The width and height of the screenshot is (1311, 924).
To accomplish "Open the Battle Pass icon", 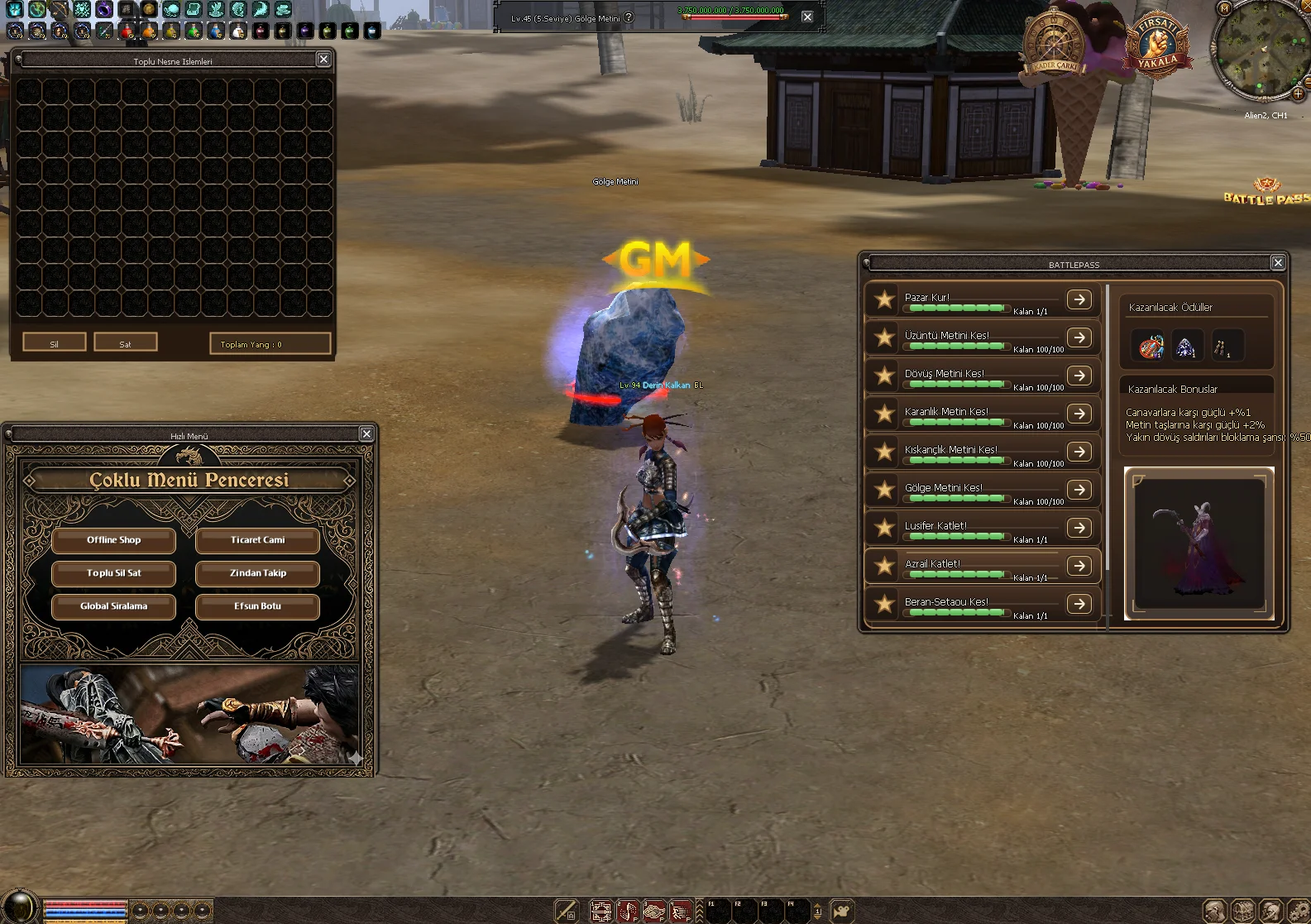I will tap(1266, 192).
